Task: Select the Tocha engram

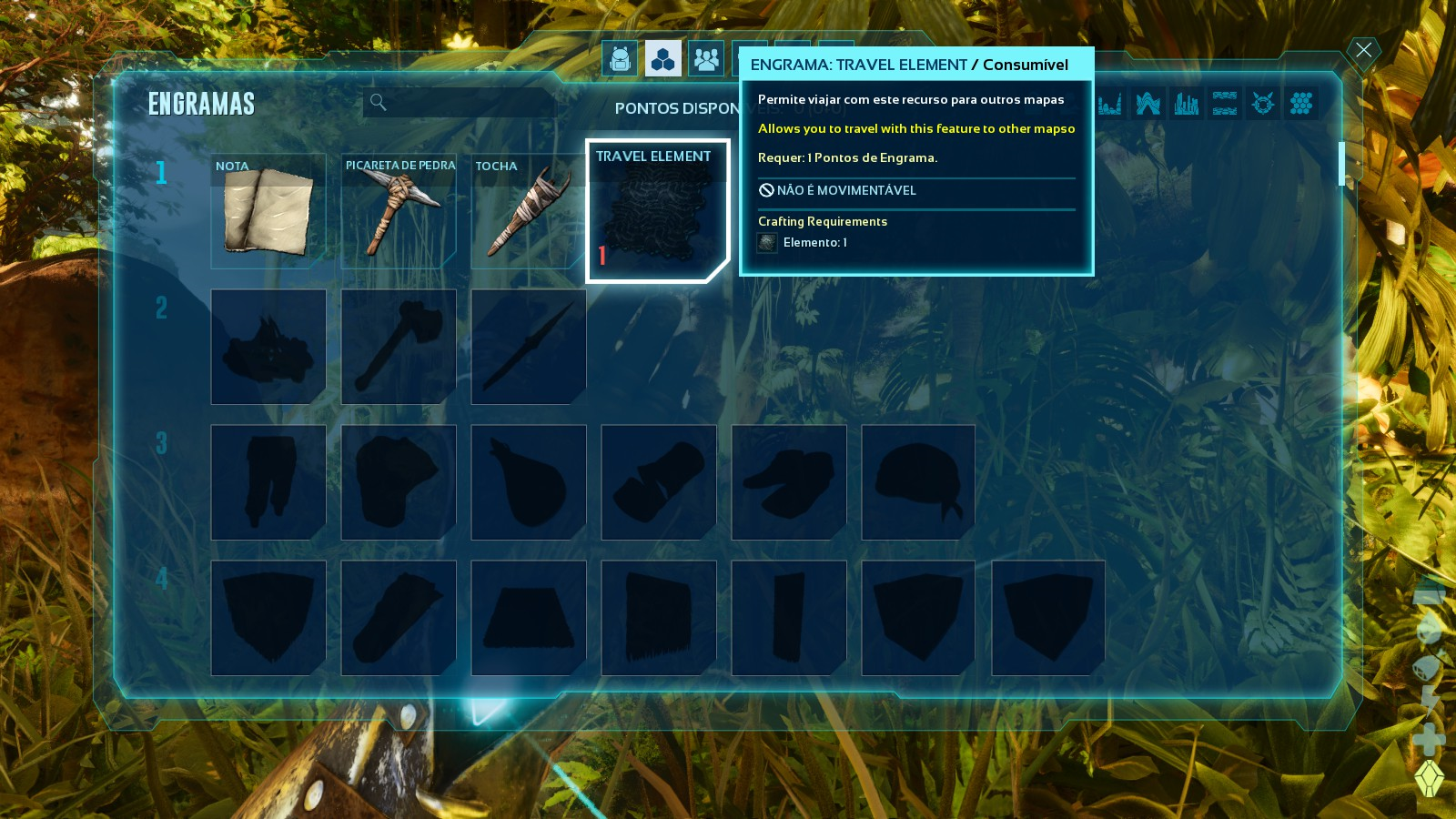Action: 528,211
